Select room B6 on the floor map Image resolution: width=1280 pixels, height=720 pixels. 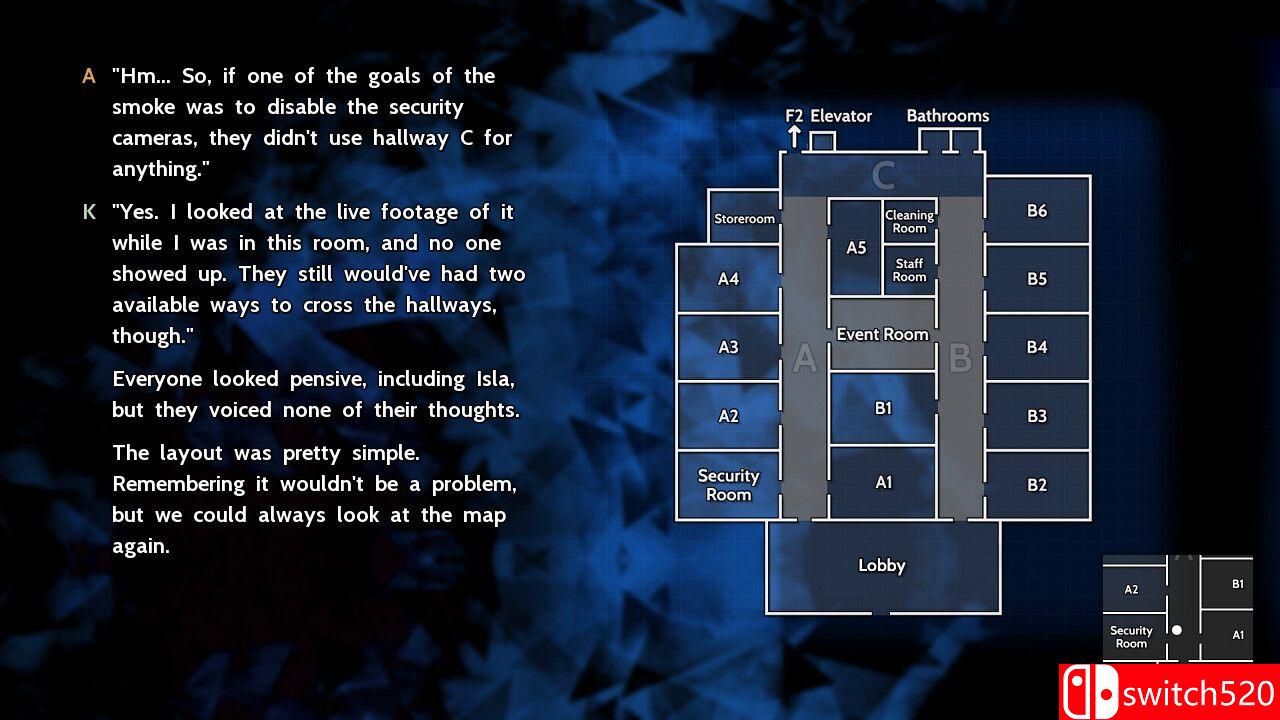1037,211
